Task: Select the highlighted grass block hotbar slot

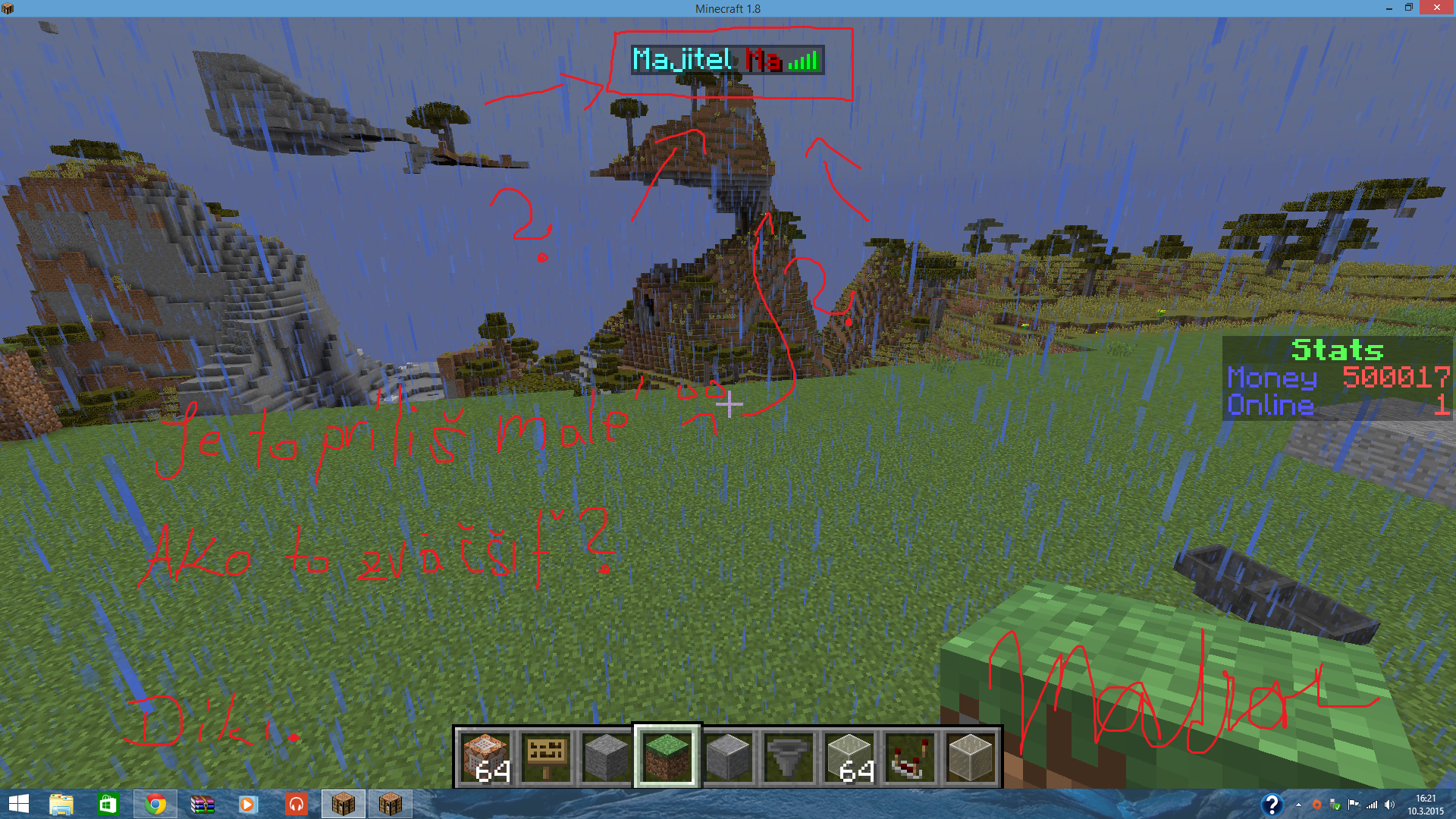Action: (668, 755)
